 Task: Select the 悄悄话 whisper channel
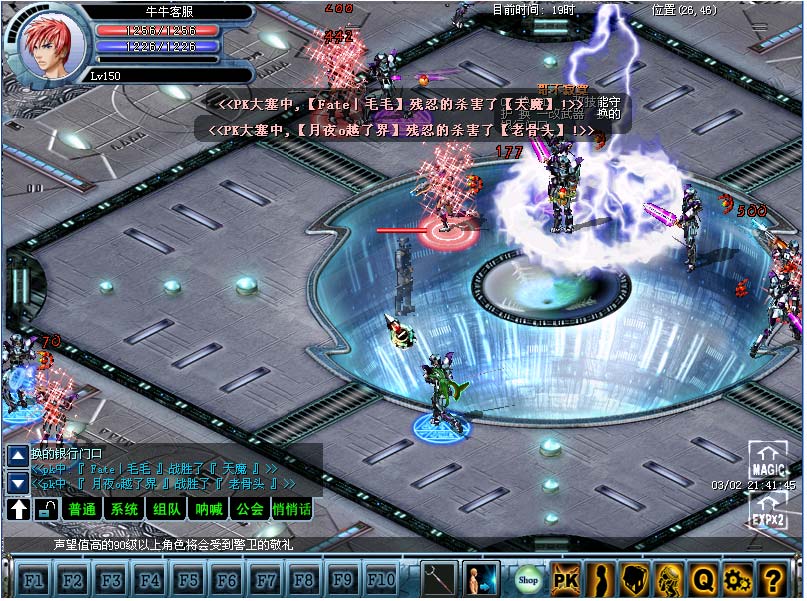pos(292,510)
